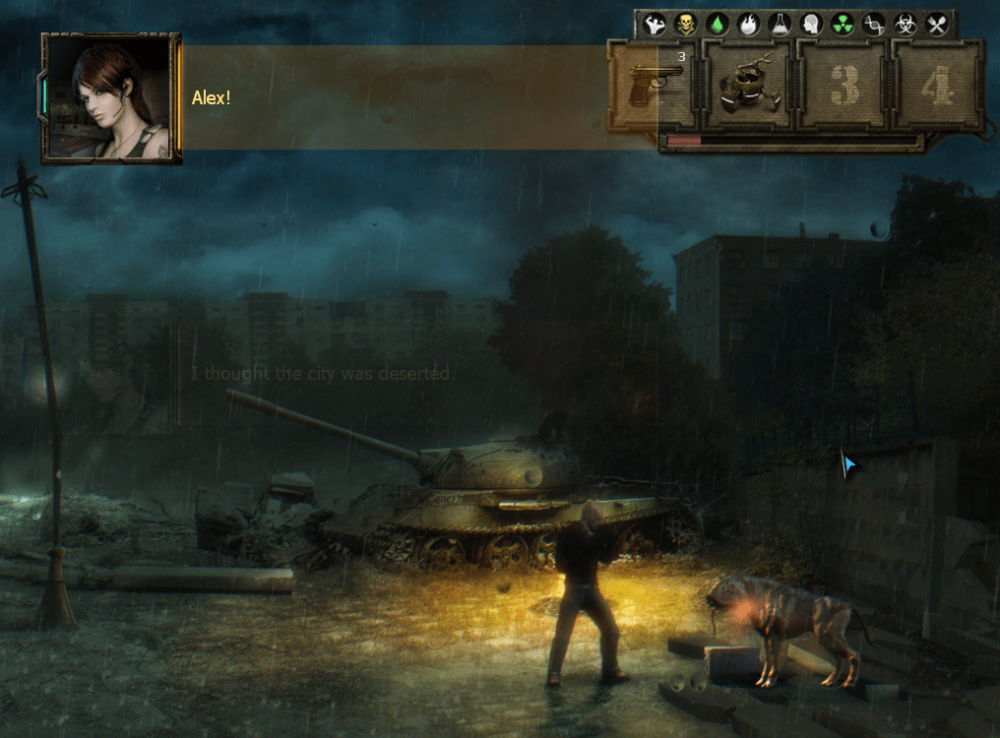Click the flexing muscle strength icon
Screen dimensions: 1000x738
click(656, 24)
